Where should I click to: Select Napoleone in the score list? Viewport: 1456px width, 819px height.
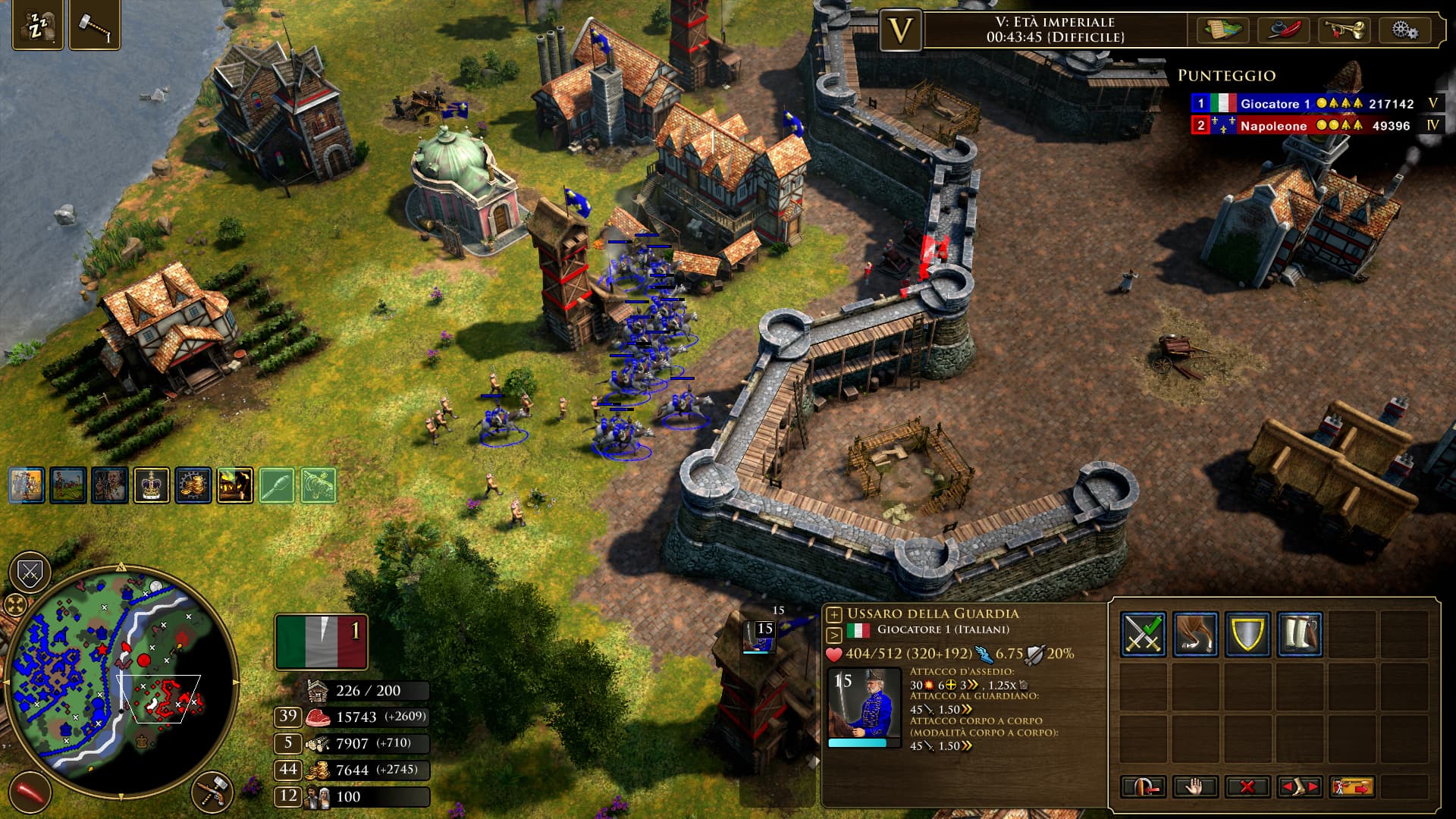[x=1272, y=126]
